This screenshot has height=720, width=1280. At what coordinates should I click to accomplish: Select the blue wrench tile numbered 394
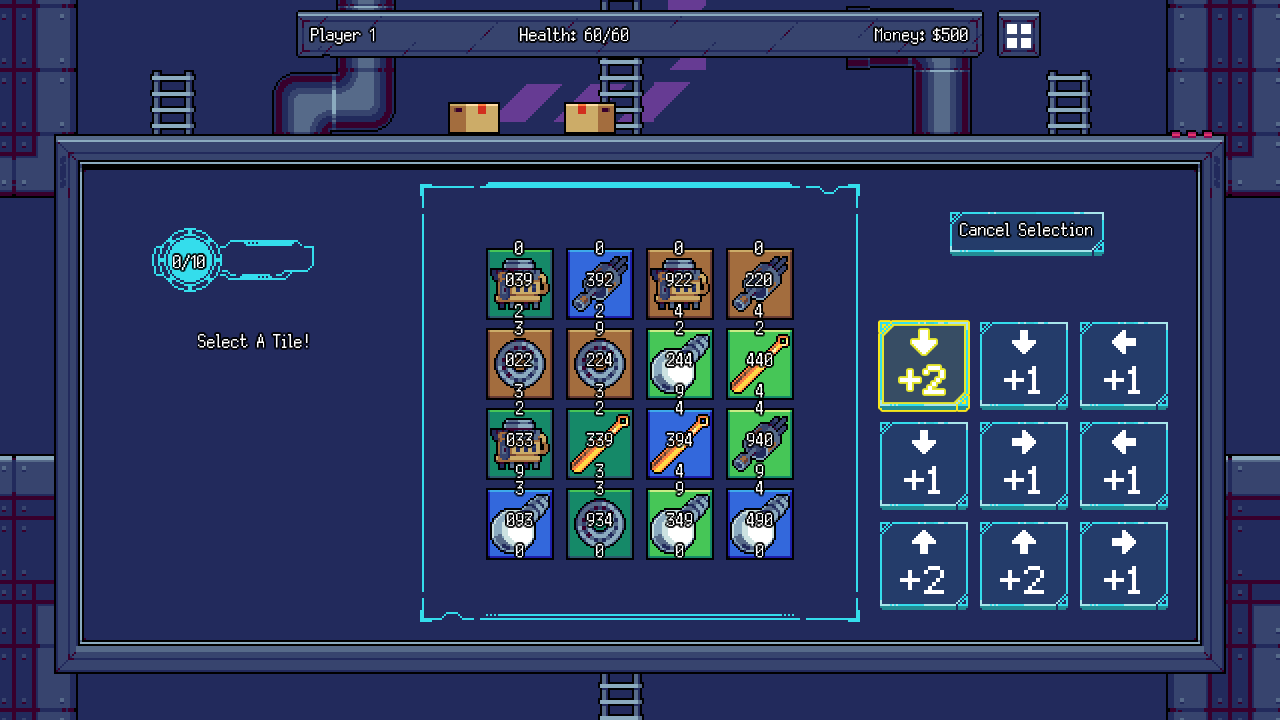[x=680, y=443]
